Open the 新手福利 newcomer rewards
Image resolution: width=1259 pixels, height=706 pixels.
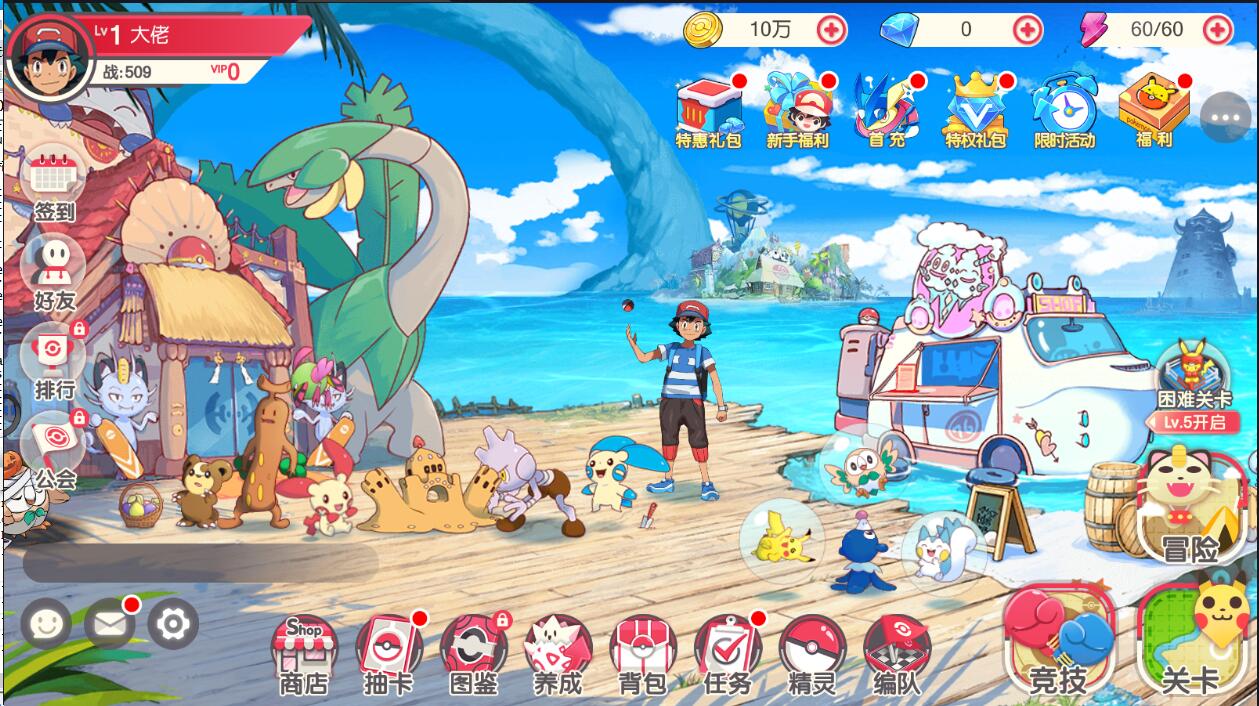pos(797,110)
